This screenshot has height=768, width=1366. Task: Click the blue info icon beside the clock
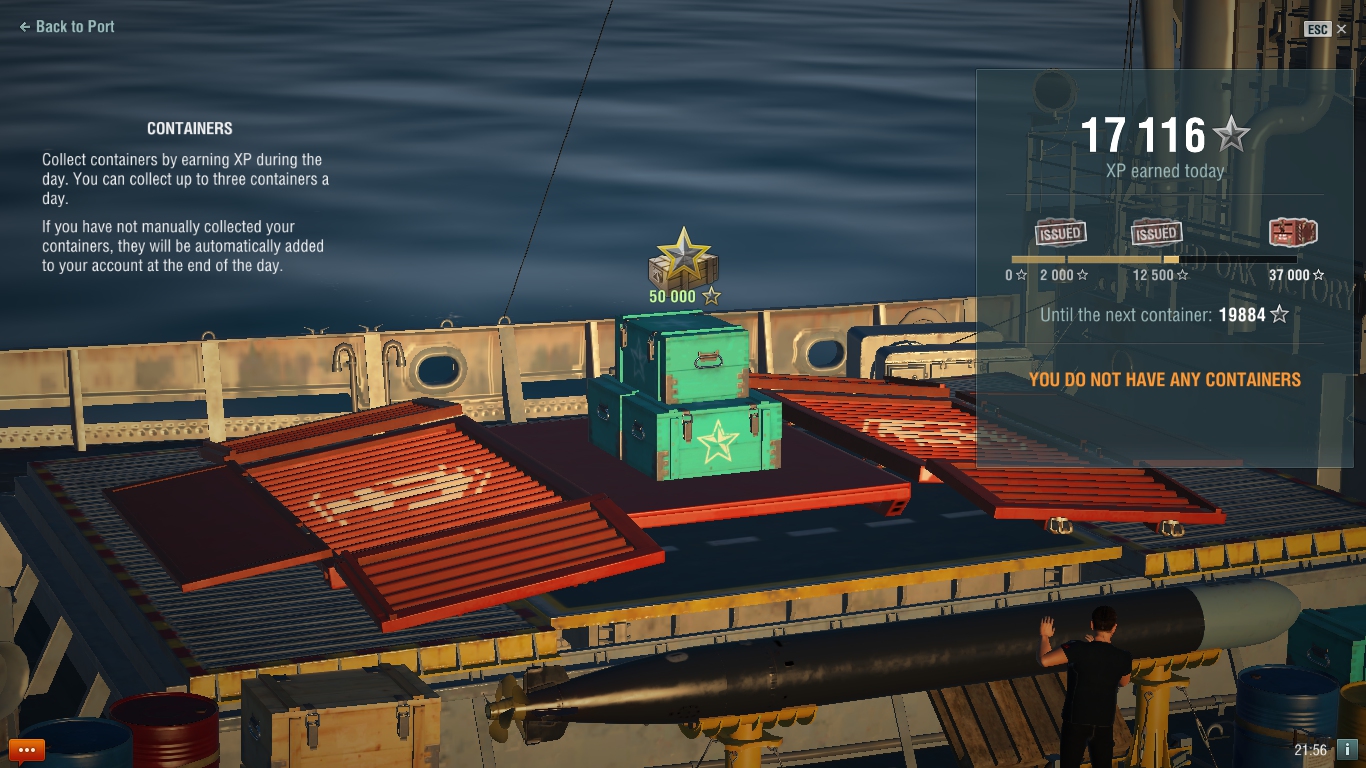[x=1346, y=749]
